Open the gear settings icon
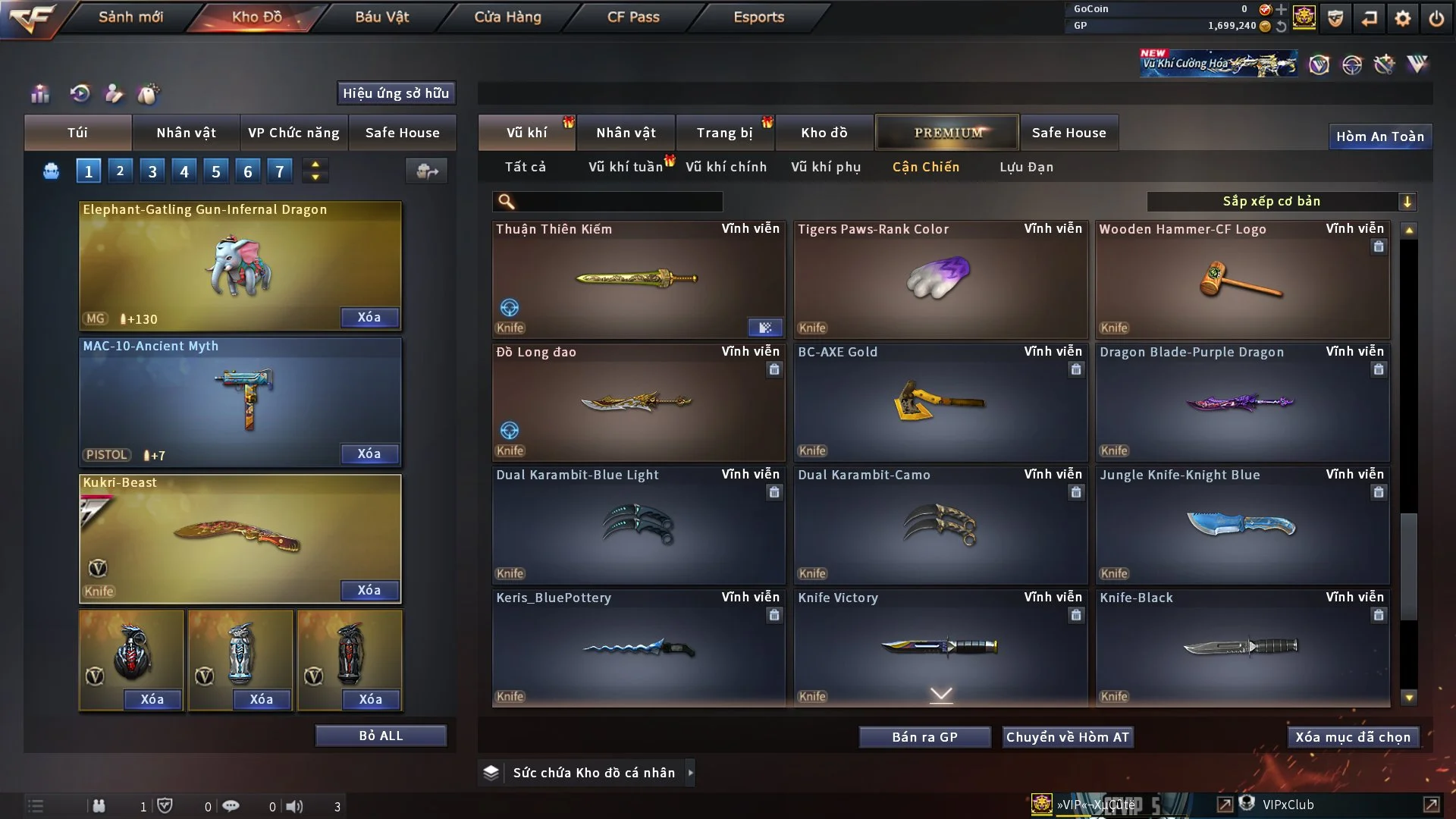The image size is (1456, 819). coord(1403,17)
